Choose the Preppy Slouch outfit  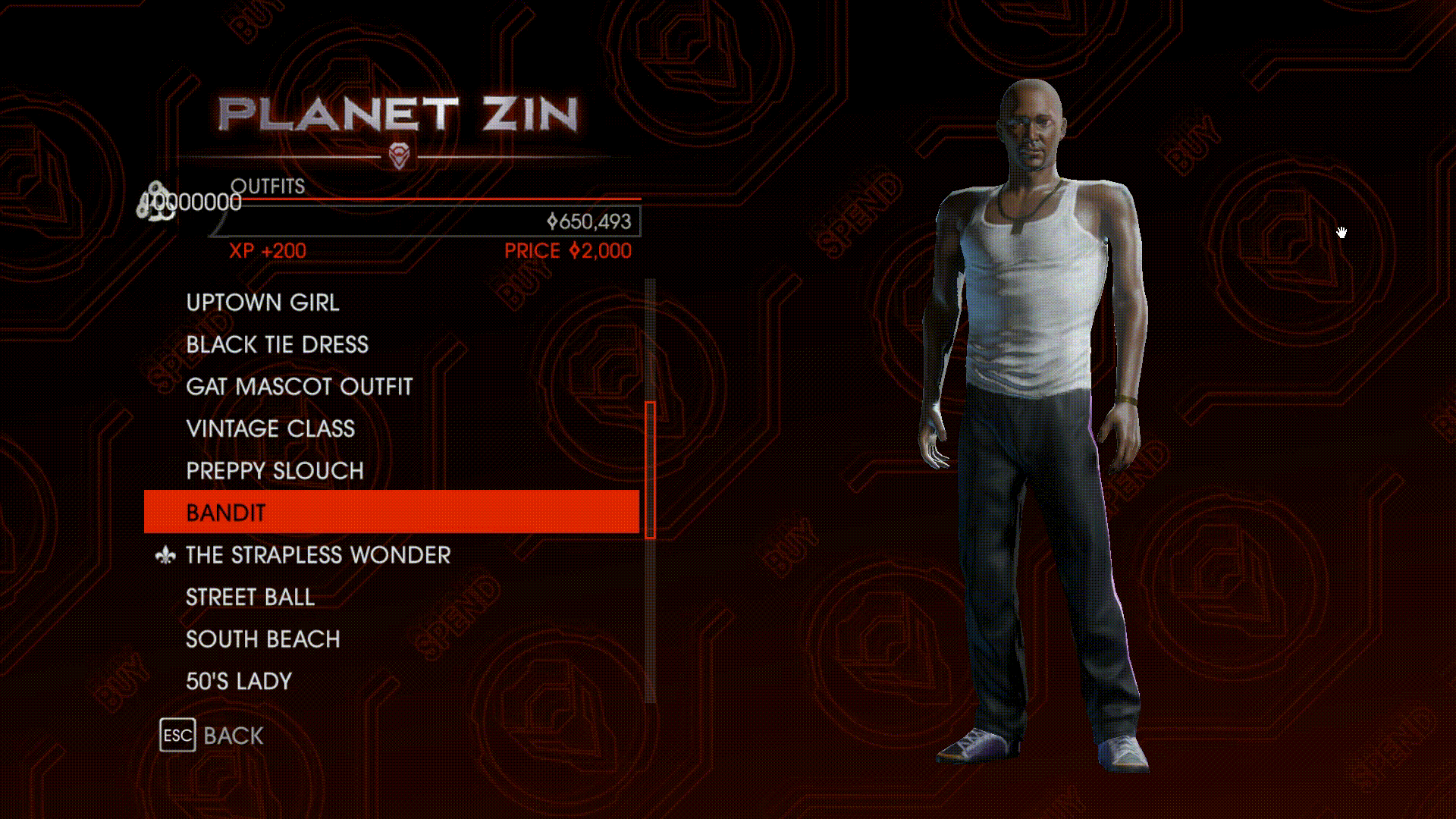tap(275, 471)
